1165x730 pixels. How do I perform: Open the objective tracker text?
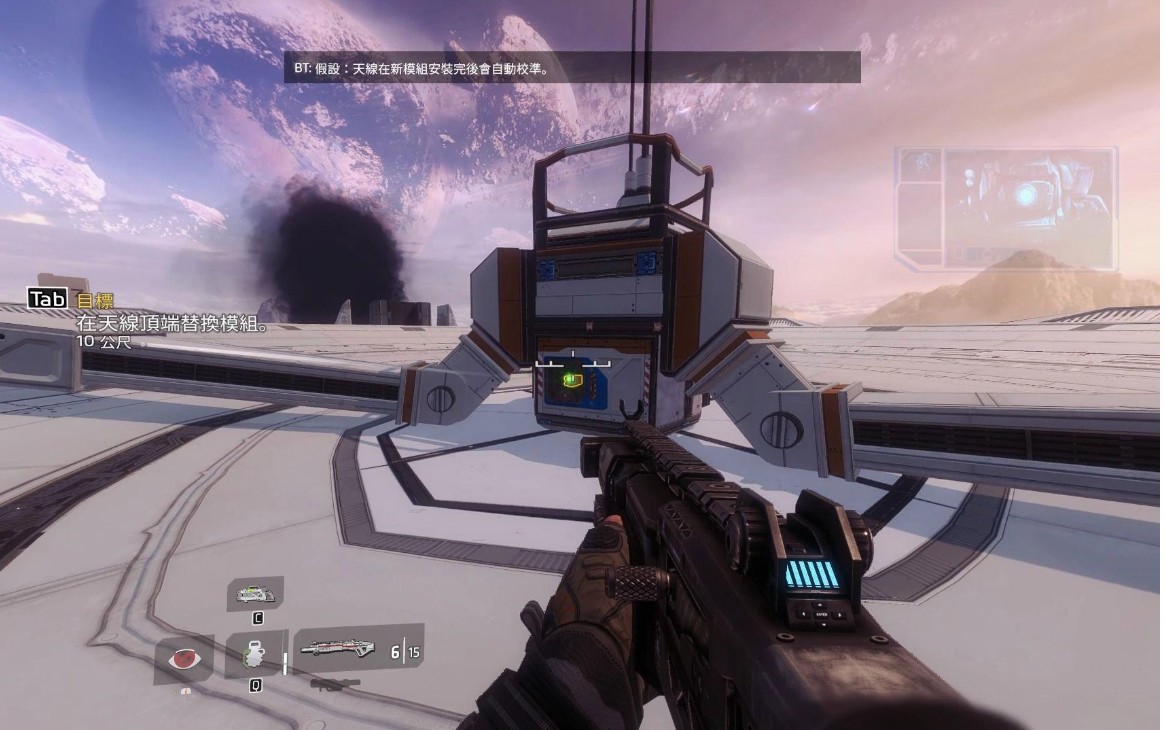pyautogui.click(x=174, y=324)
